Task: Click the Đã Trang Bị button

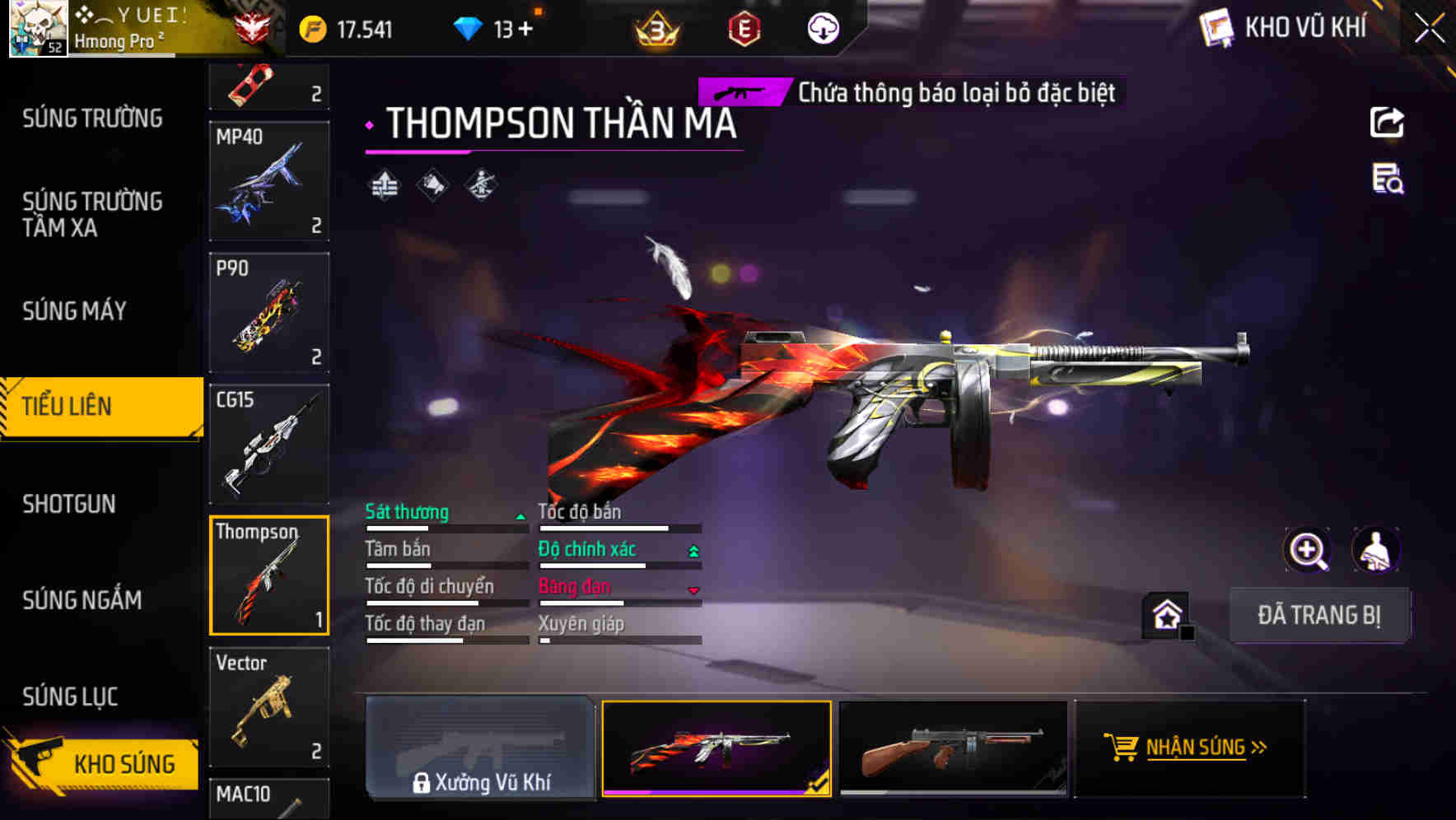Action: pyautogui.click(x=1318, y=615)
